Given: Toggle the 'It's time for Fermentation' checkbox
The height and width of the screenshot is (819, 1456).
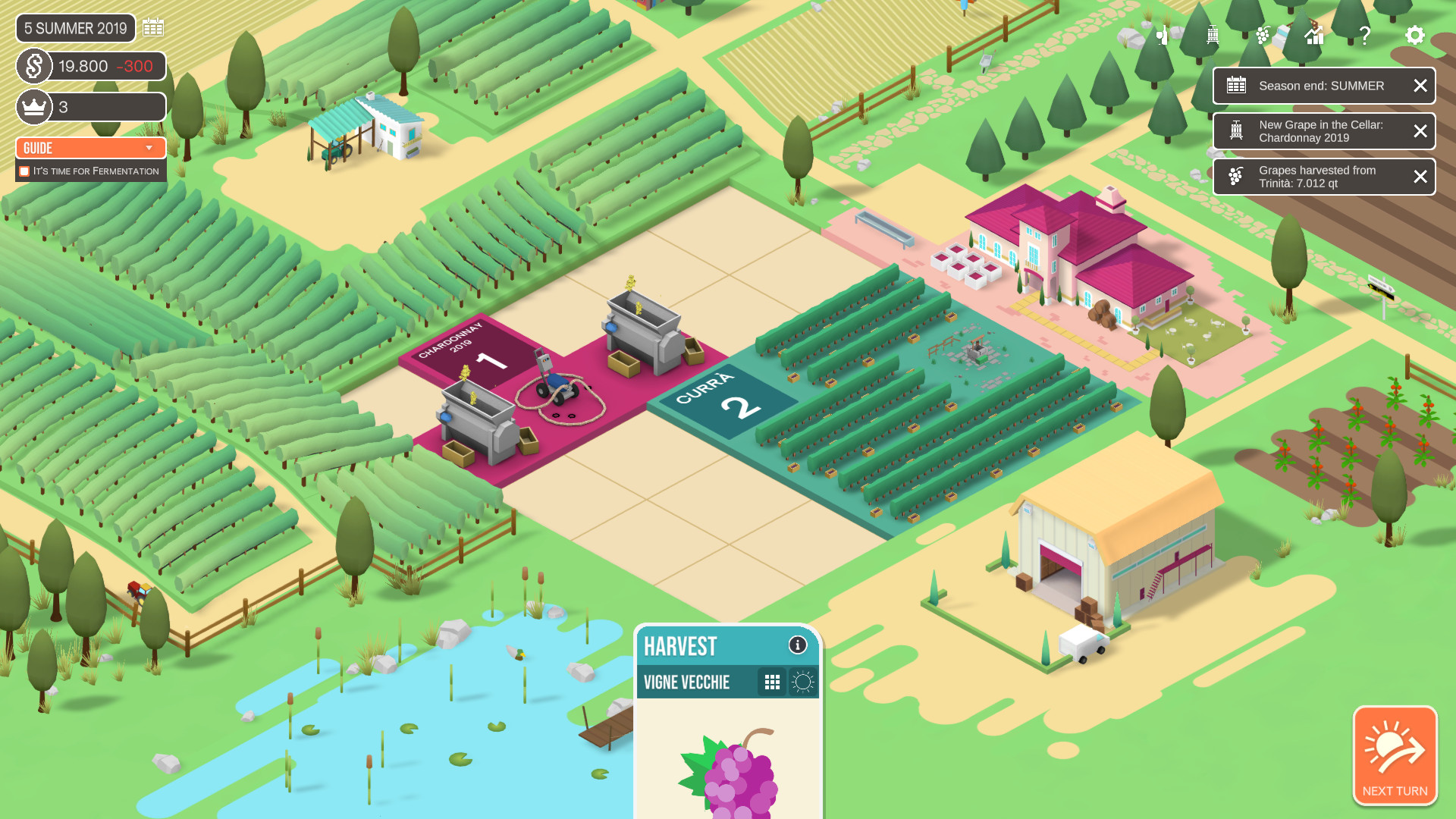Looking at the screenshot, I should pos(25,171).
